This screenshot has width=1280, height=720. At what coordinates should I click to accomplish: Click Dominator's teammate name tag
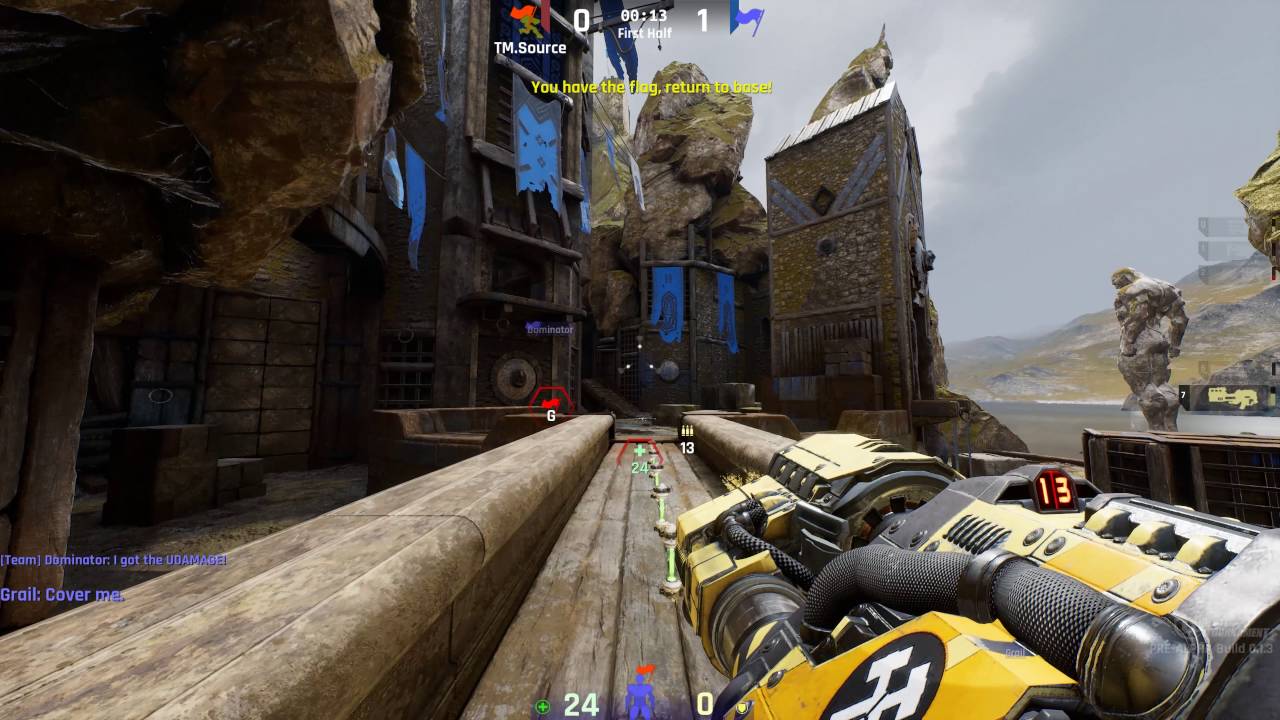point(550,329)
